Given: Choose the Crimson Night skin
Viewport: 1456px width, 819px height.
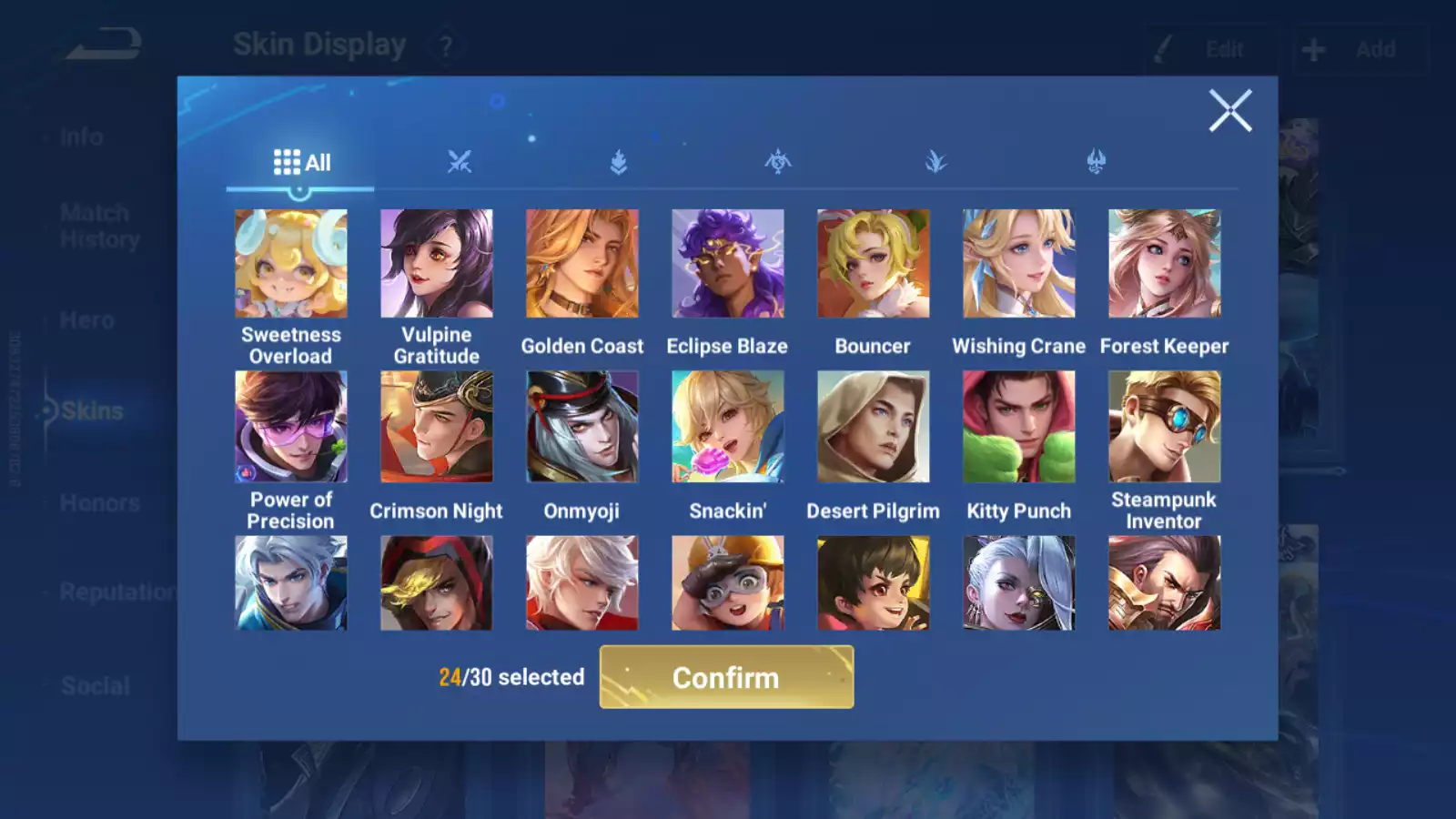Looking at the screenshot, I should click(x=437, y=427).
